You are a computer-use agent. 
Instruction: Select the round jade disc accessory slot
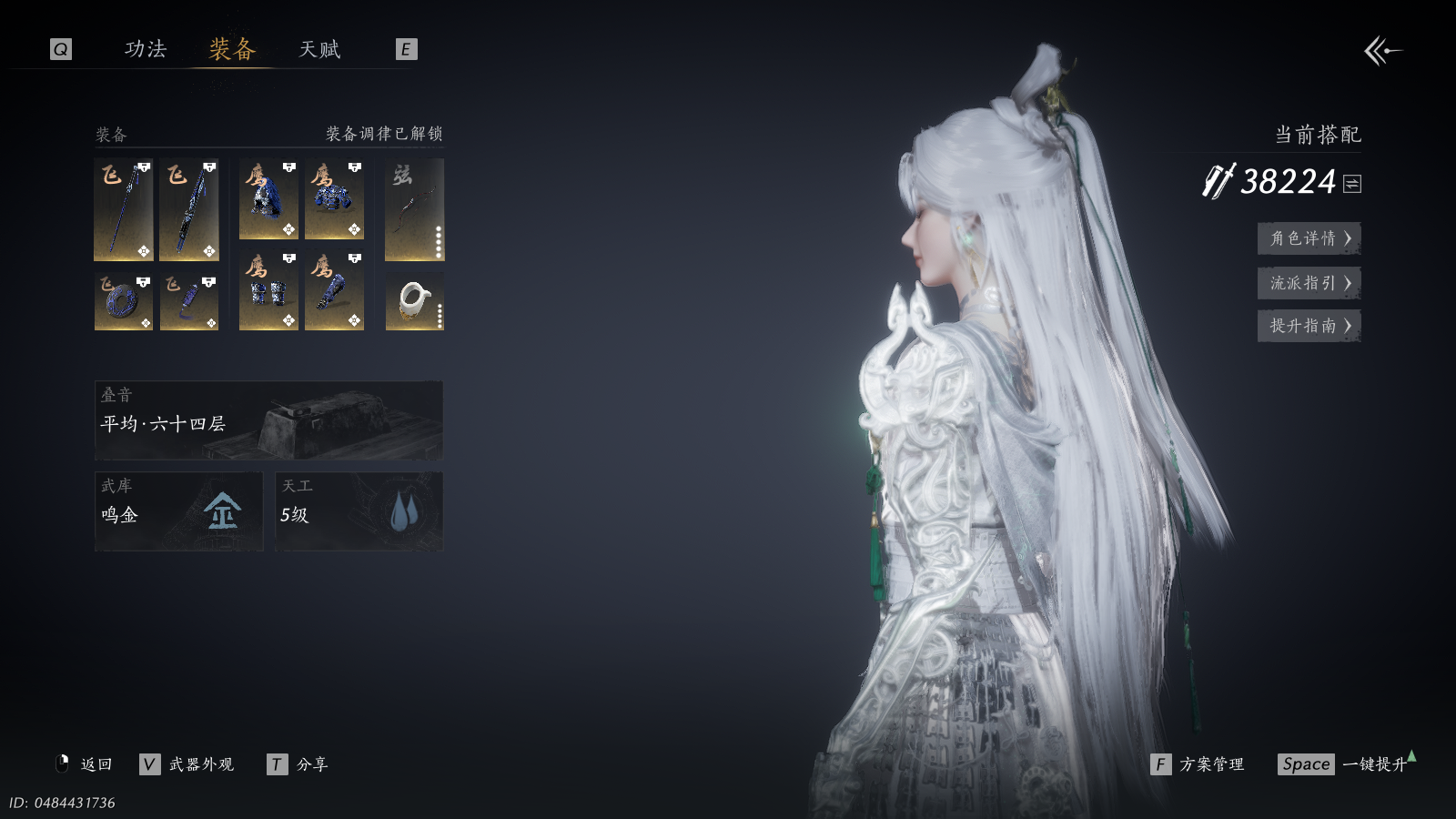(124, 301)
